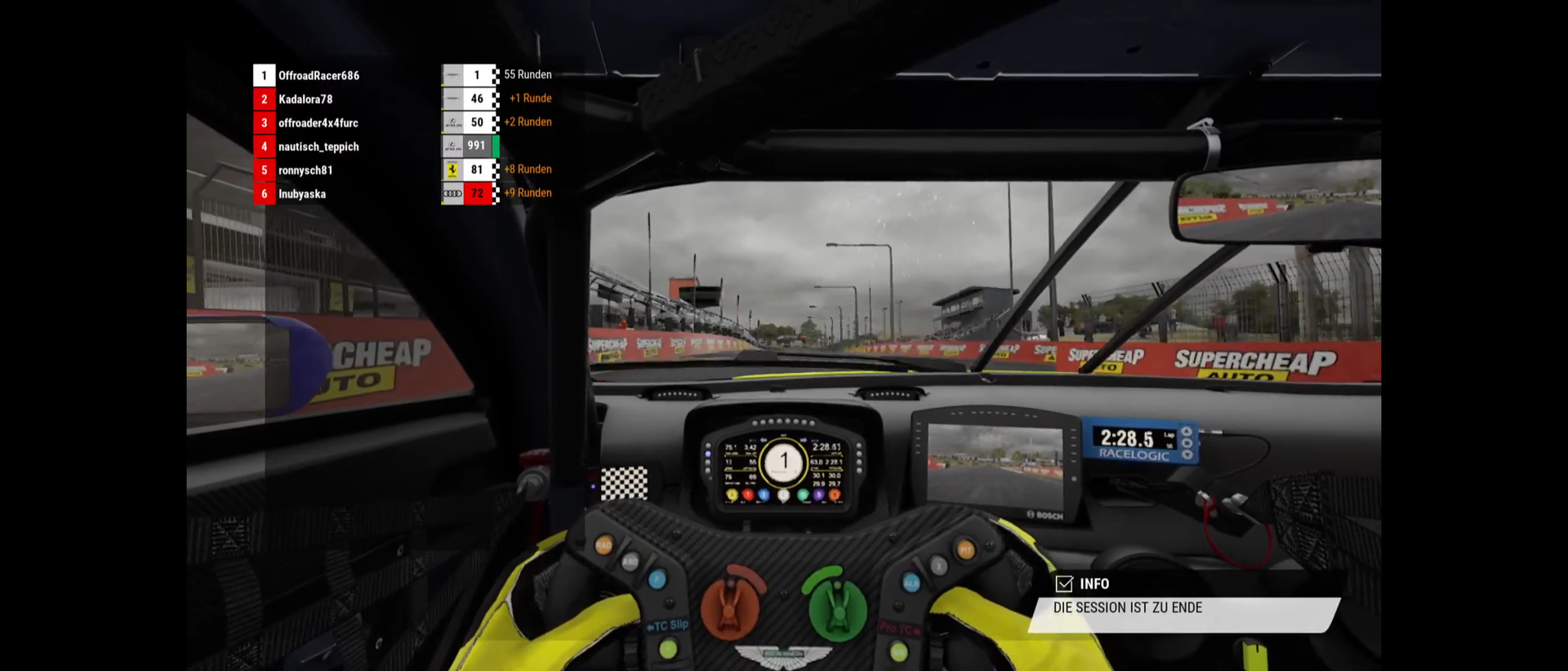The height and width of the screenshot is (671, 1568).
Task: Select Kadalora78 leaderboard row
Action: (305, 100)
